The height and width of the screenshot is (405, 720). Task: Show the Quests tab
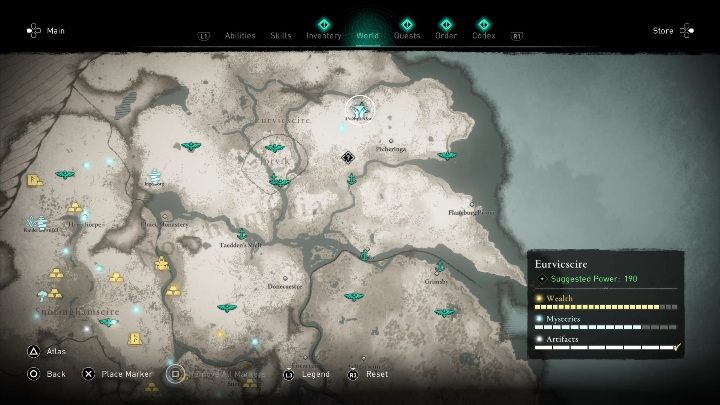point(407,35)
